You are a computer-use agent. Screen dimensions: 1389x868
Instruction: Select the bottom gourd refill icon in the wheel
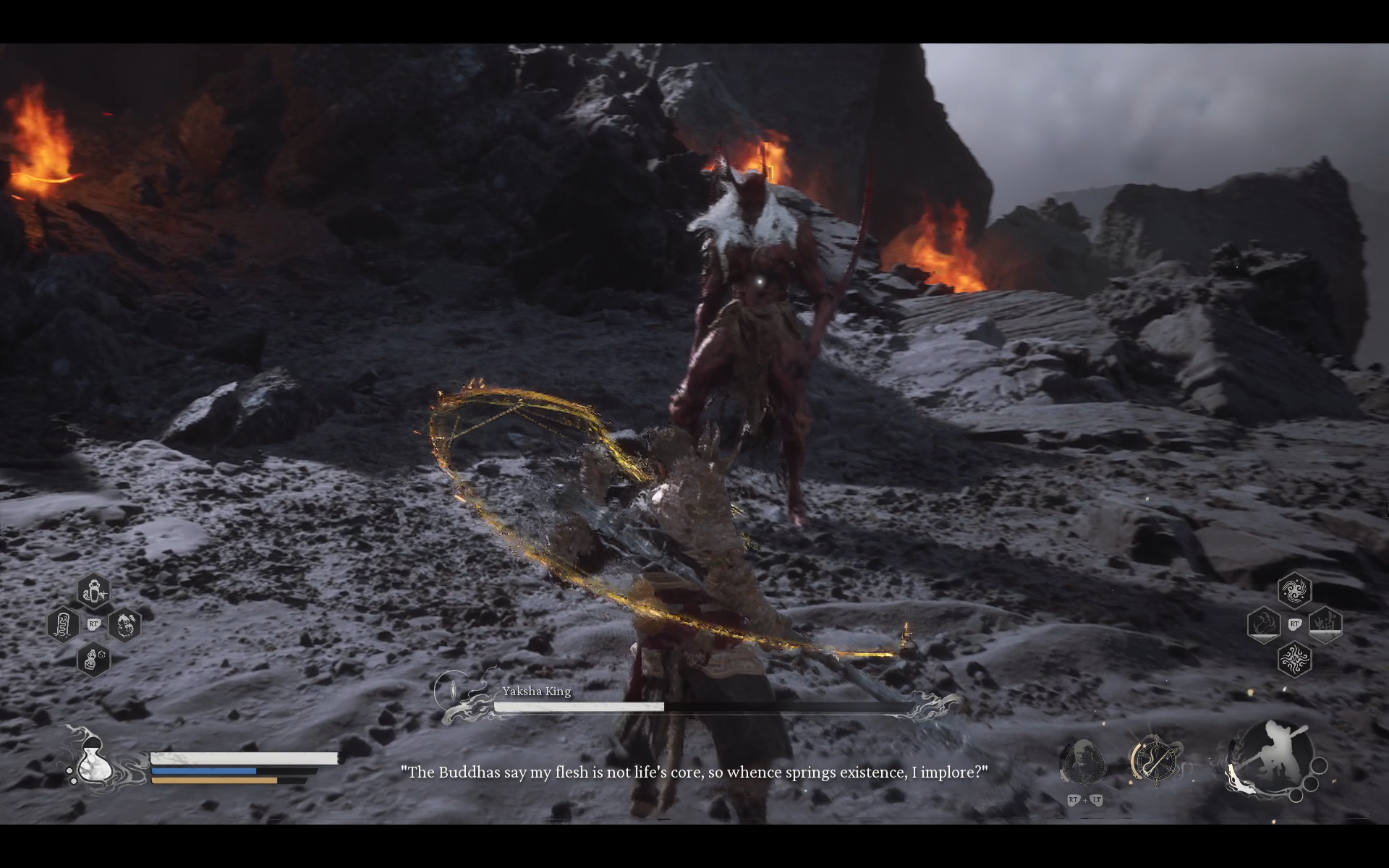(94, 660)
